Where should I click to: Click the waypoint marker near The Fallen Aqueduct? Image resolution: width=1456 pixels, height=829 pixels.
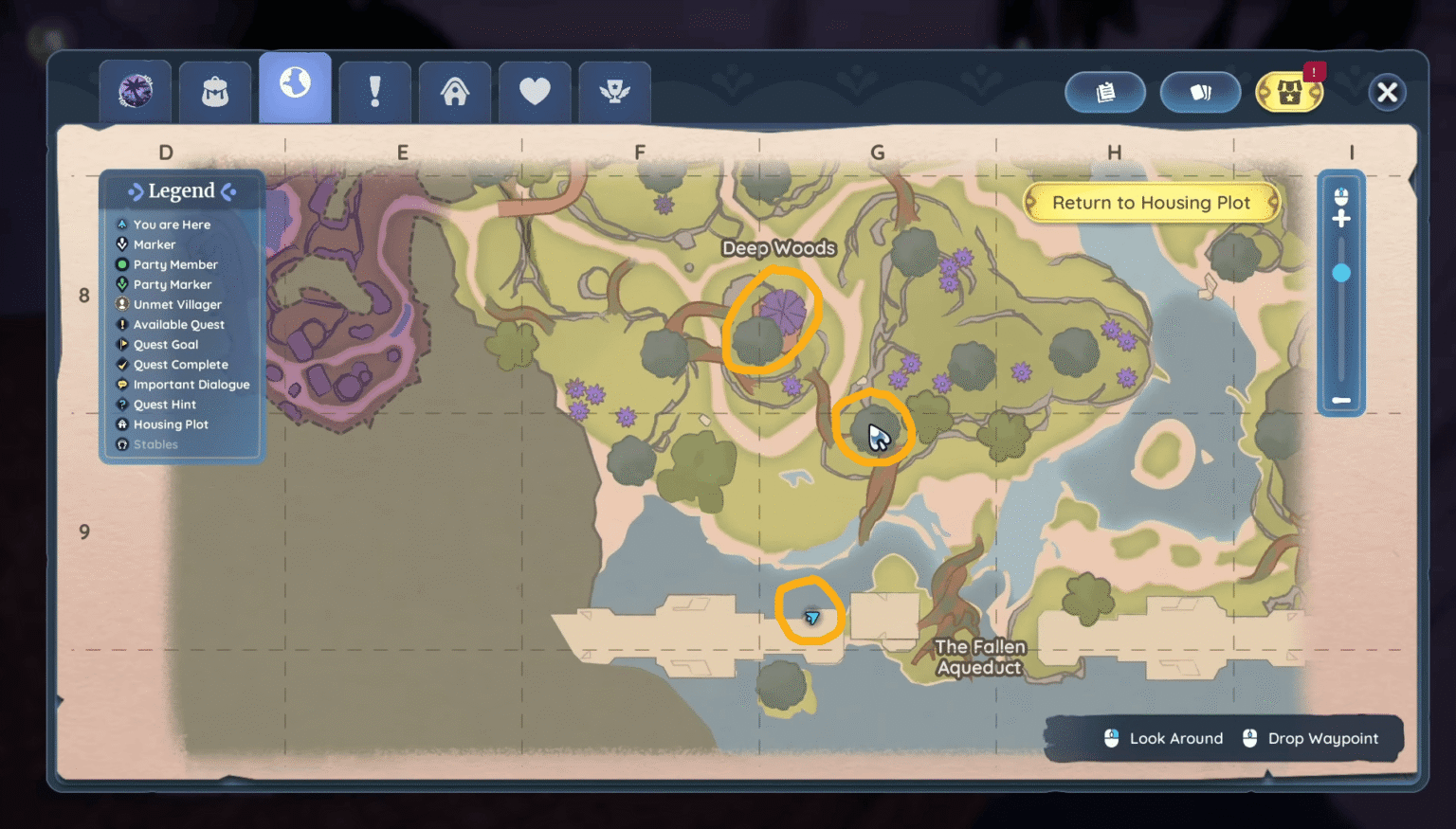(x=811, y=616)
